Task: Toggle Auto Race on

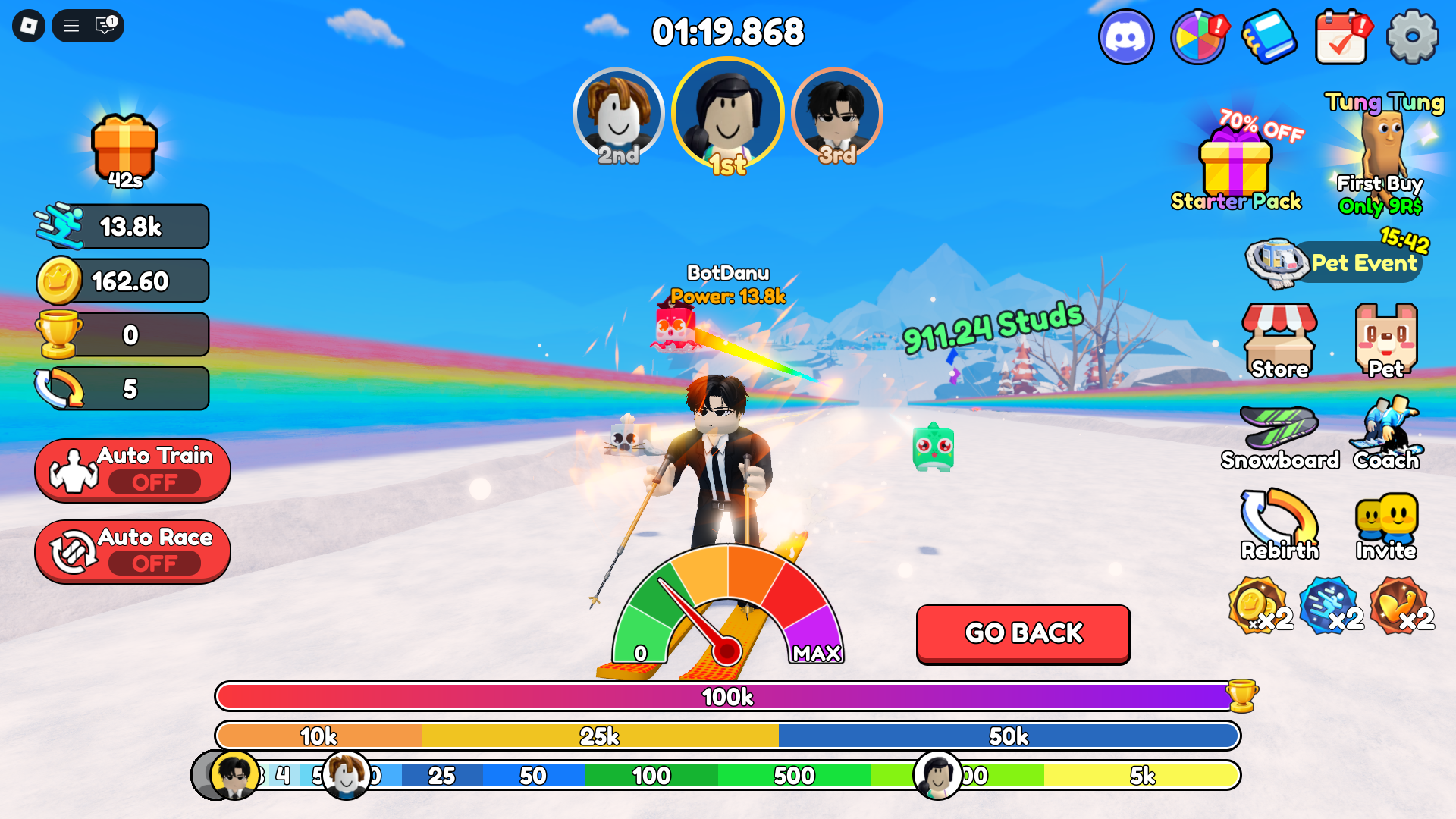Action: coord(133,551)
